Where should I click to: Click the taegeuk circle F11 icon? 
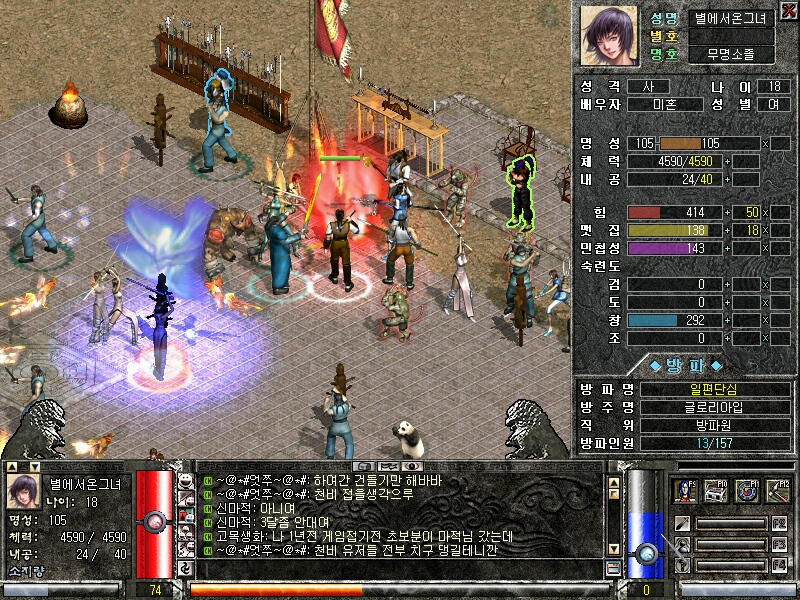(x=746, y=491)
